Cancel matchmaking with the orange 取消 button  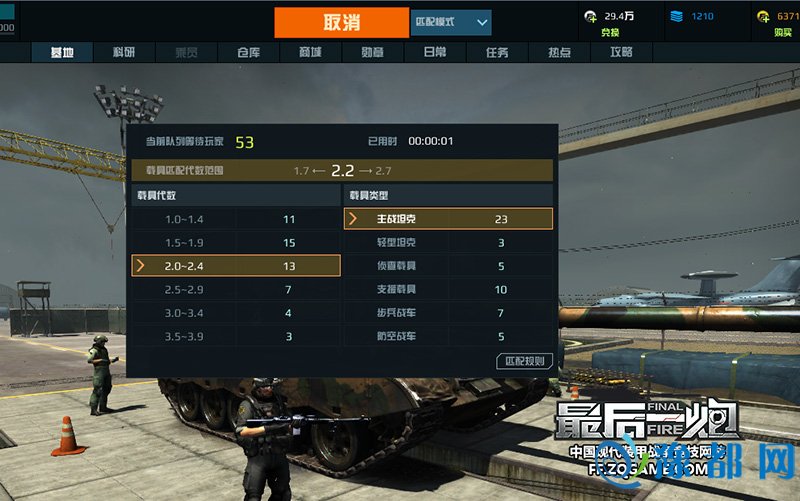click(341, 22)
